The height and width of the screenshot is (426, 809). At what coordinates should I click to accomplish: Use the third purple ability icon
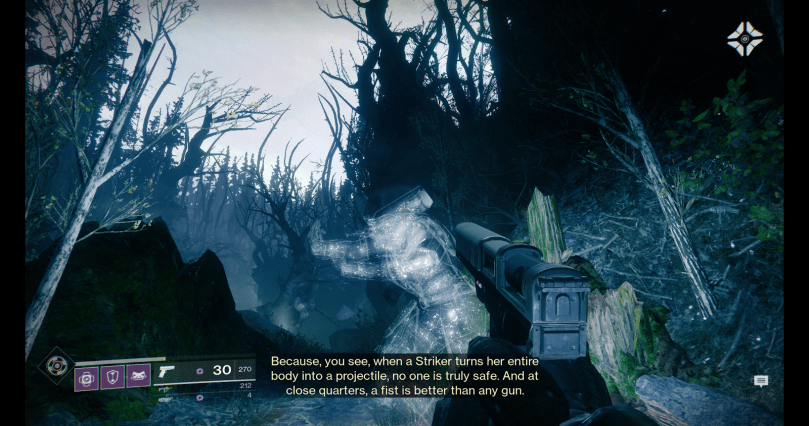pos(138,377)
